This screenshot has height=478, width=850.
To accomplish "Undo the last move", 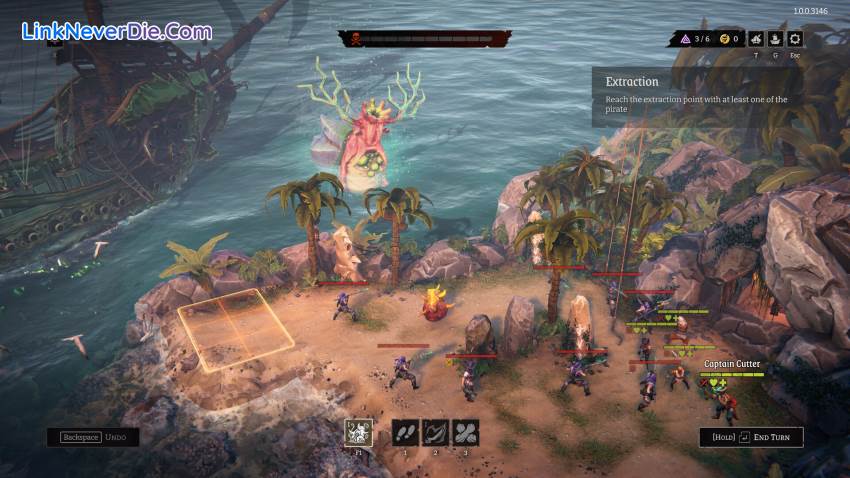I will click(x=93, y=437).
